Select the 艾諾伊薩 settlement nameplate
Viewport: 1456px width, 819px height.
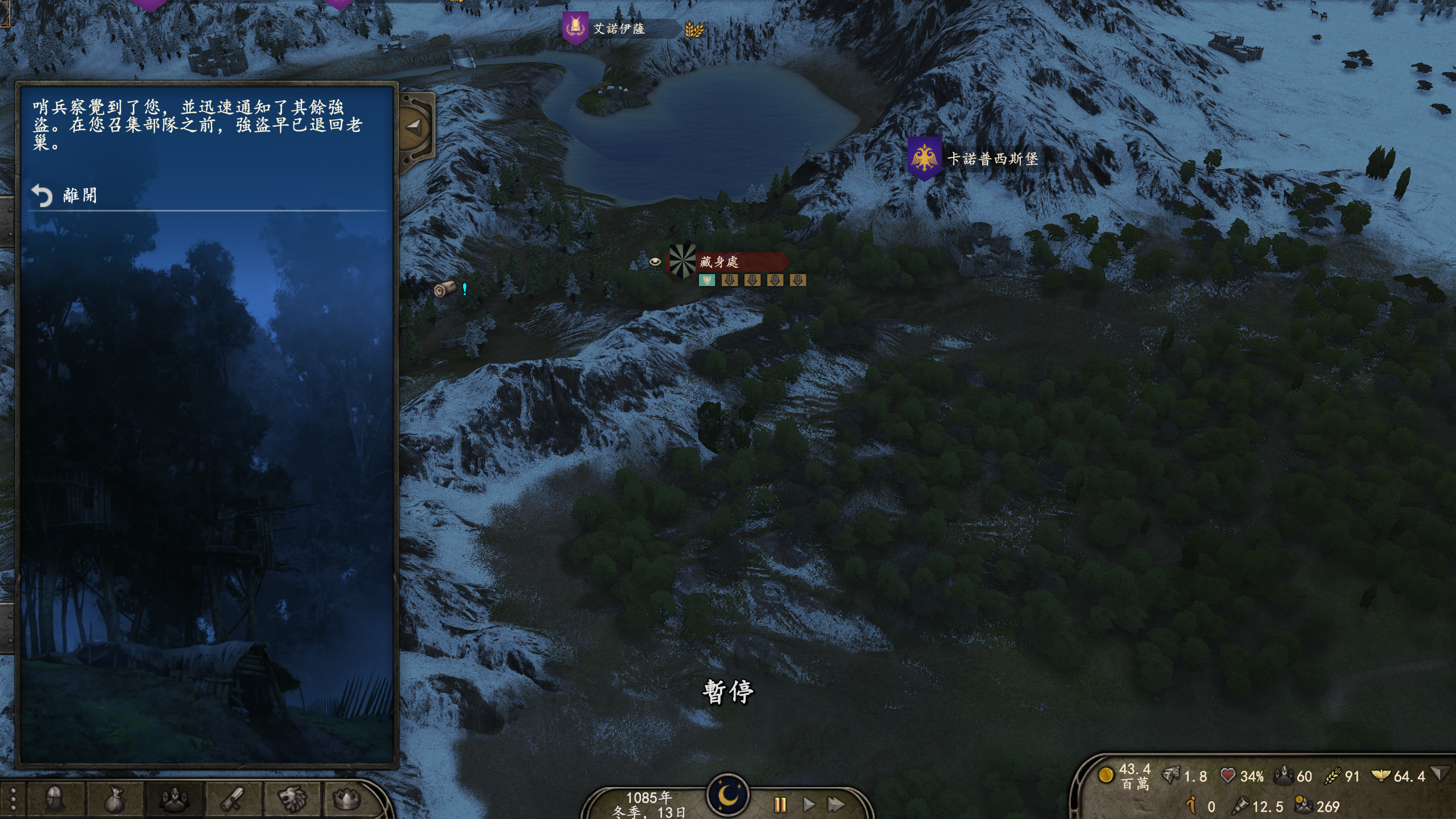click(618, 28)
